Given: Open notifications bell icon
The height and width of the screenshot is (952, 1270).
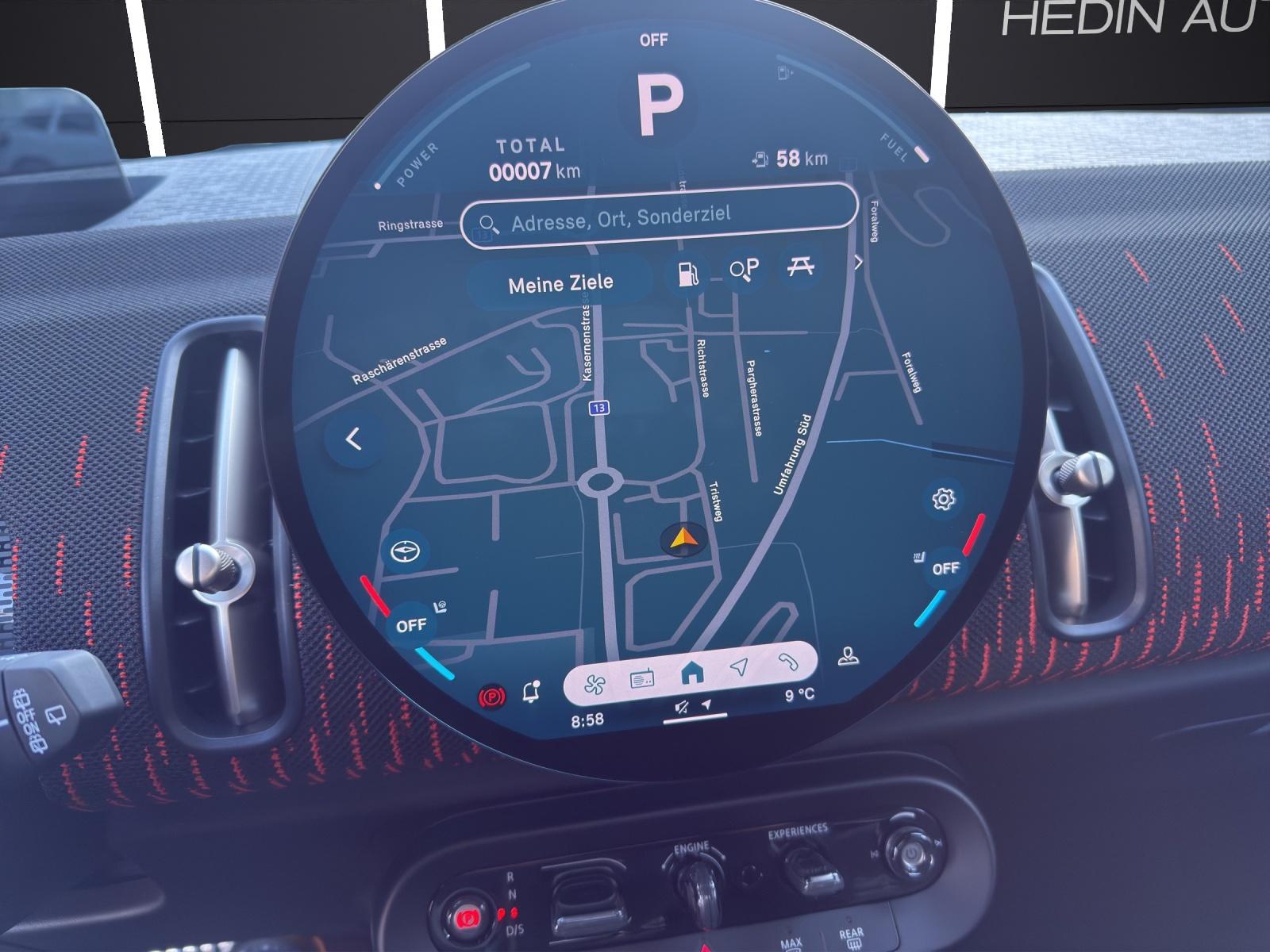Looking at the screenshot, I should pyautogui.click(x=532, y=693).
